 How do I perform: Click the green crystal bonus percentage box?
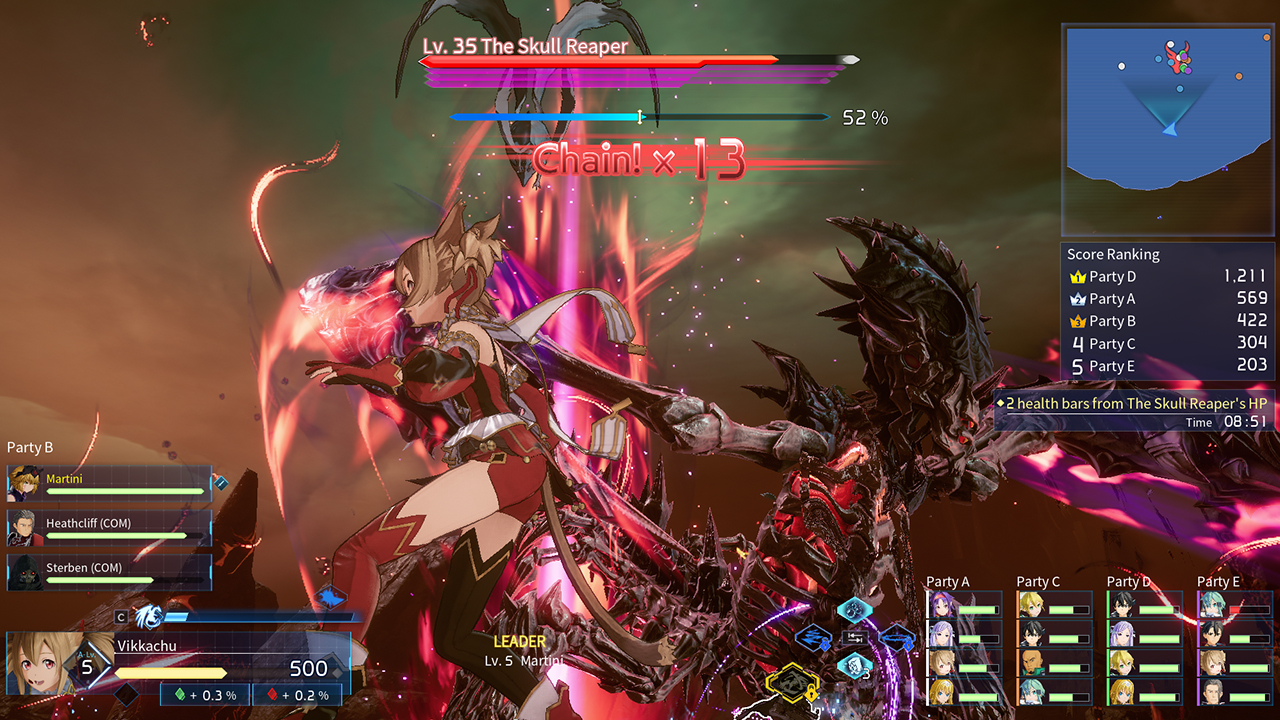point(204,695)
